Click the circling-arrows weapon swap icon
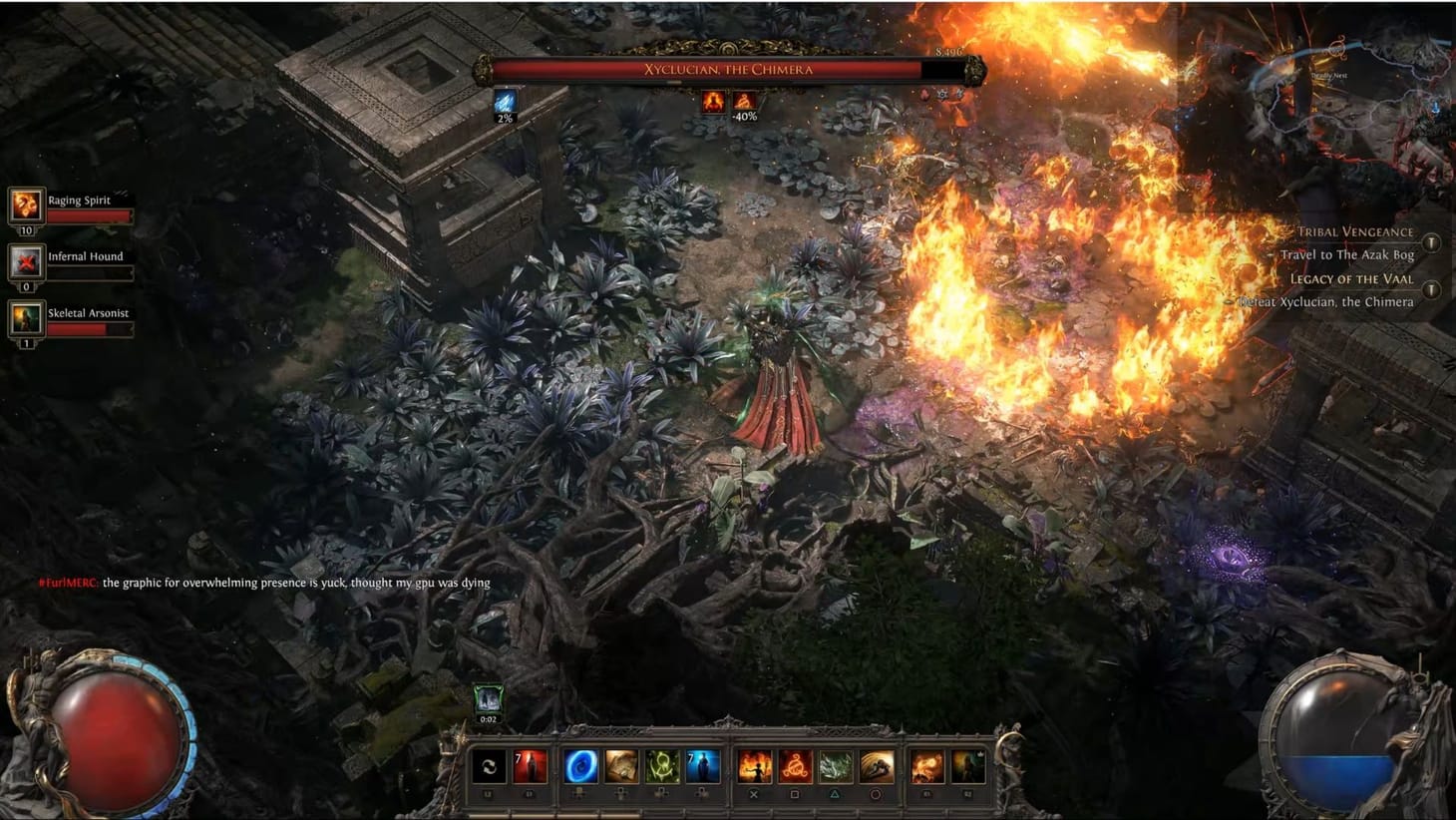 click(x=488, y=766)
